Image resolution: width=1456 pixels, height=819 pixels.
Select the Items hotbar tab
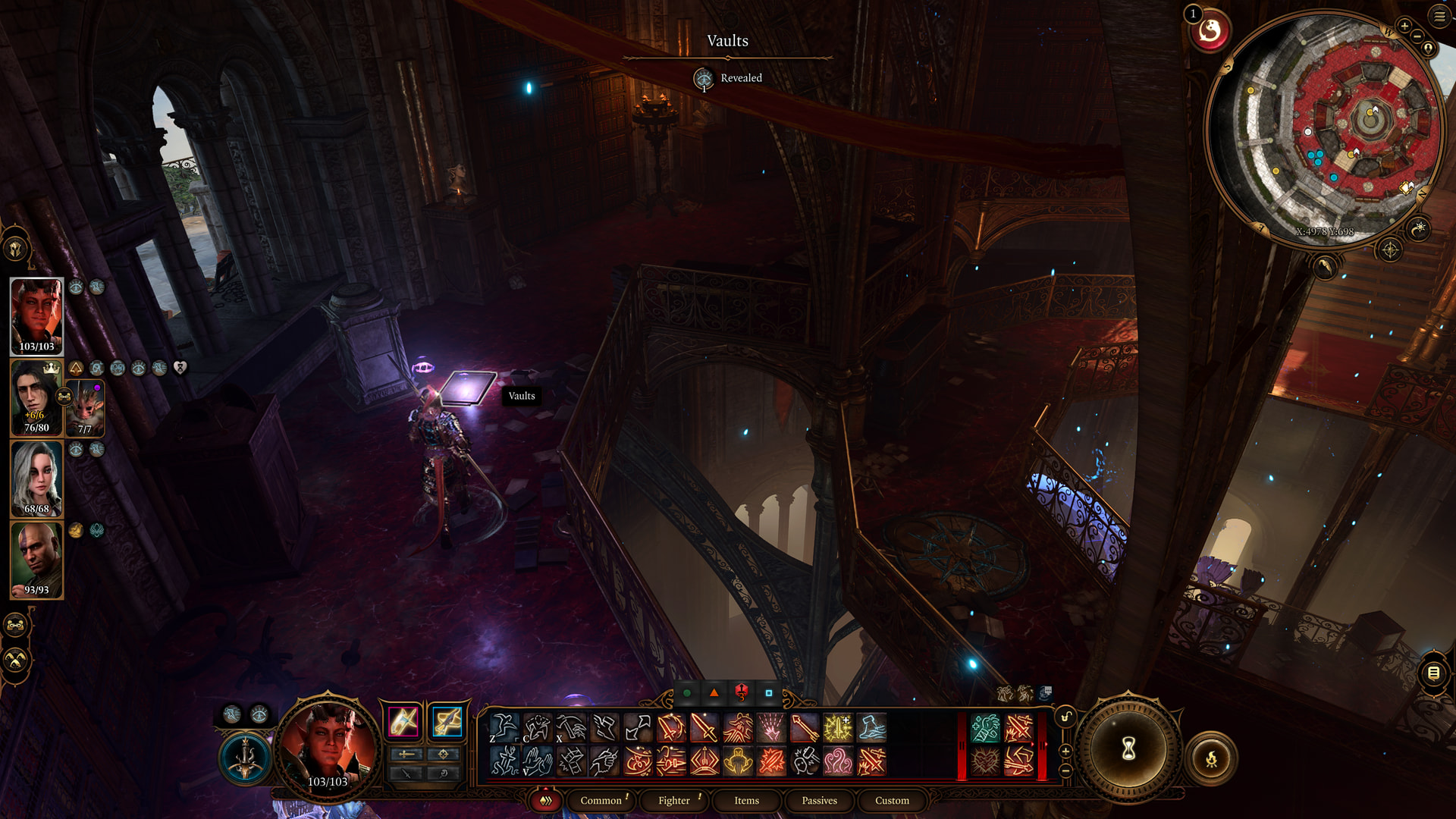[746, 800]
